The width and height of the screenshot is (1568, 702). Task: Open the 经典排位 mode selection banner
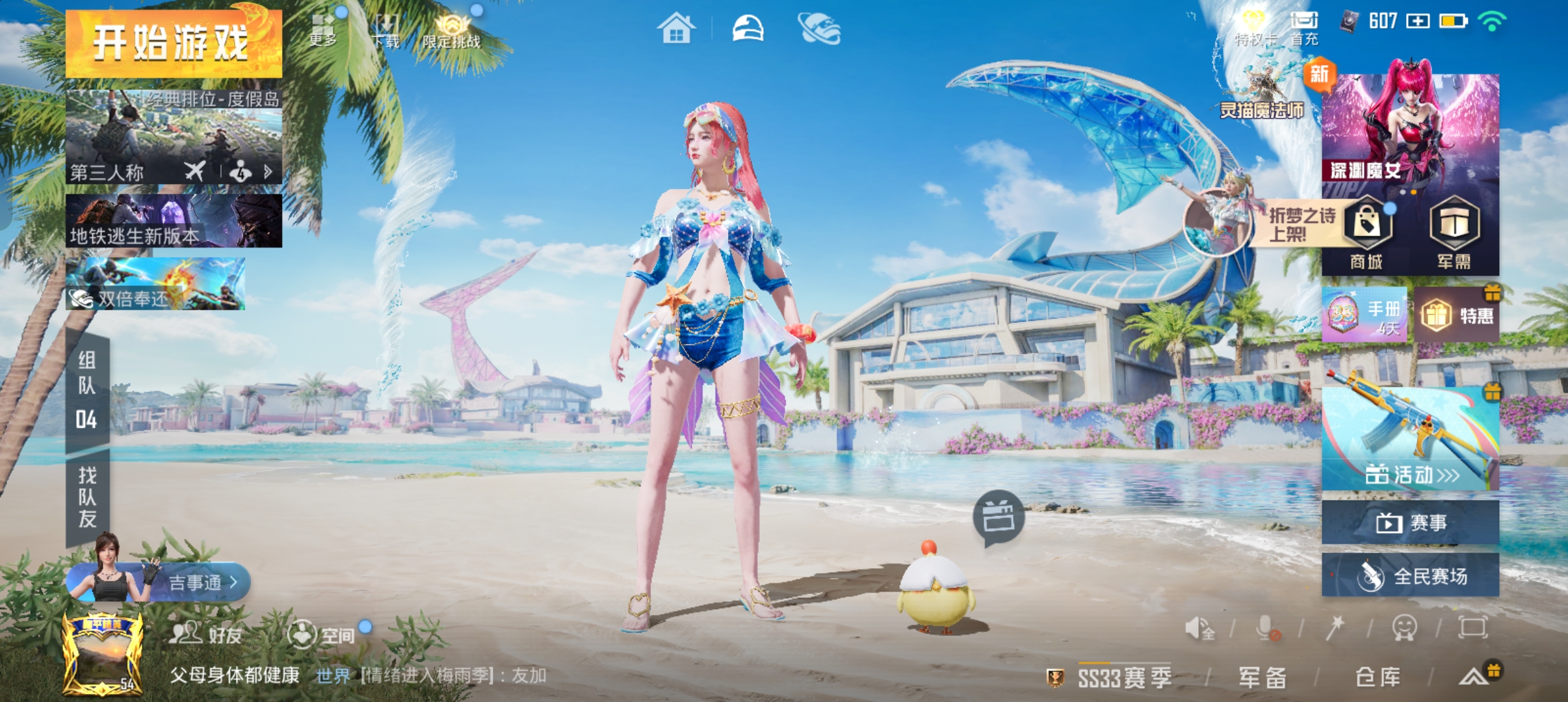(x=174, y=137)
